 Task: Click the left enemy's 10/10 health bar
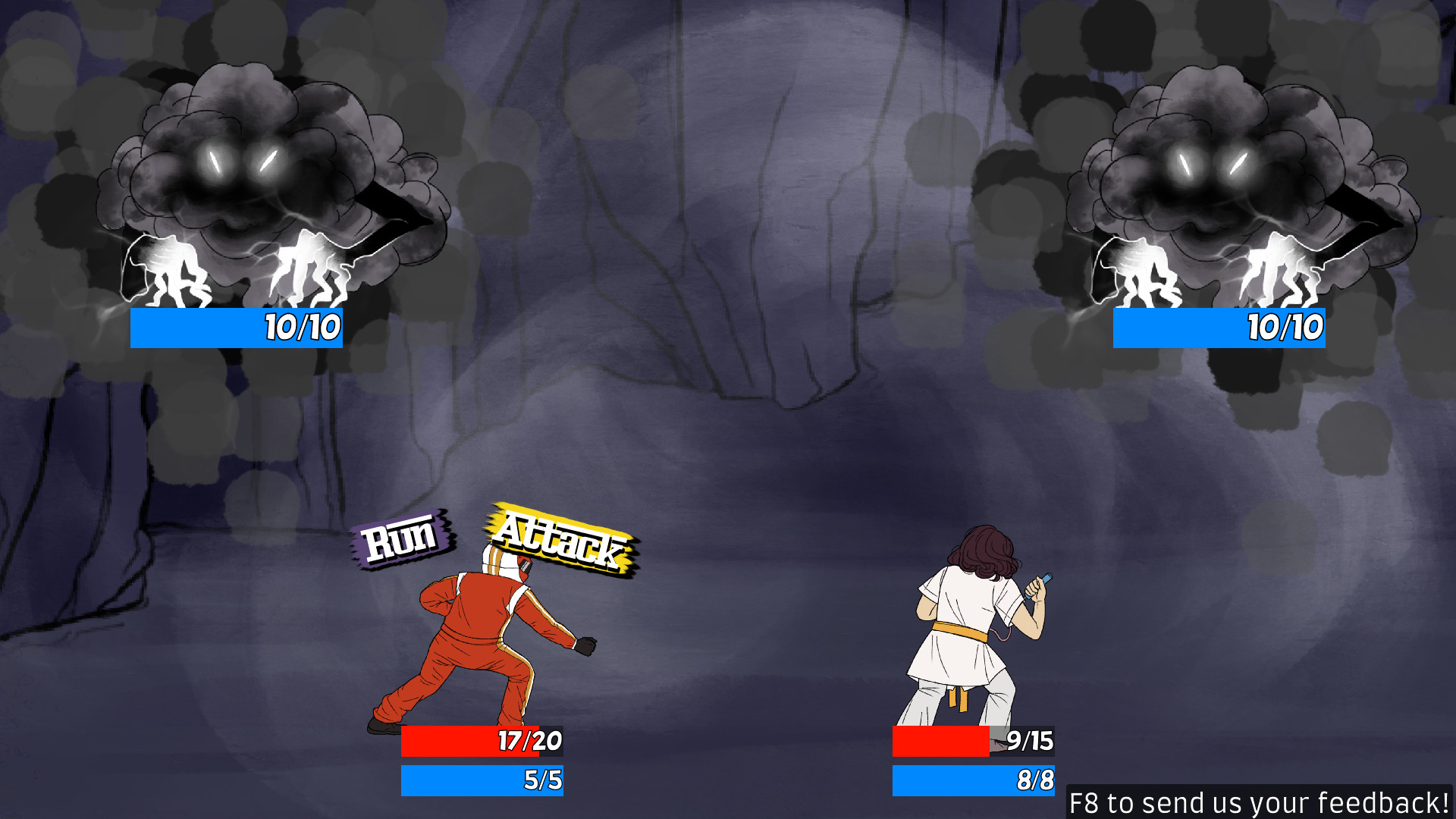click(x=235, y=328)
